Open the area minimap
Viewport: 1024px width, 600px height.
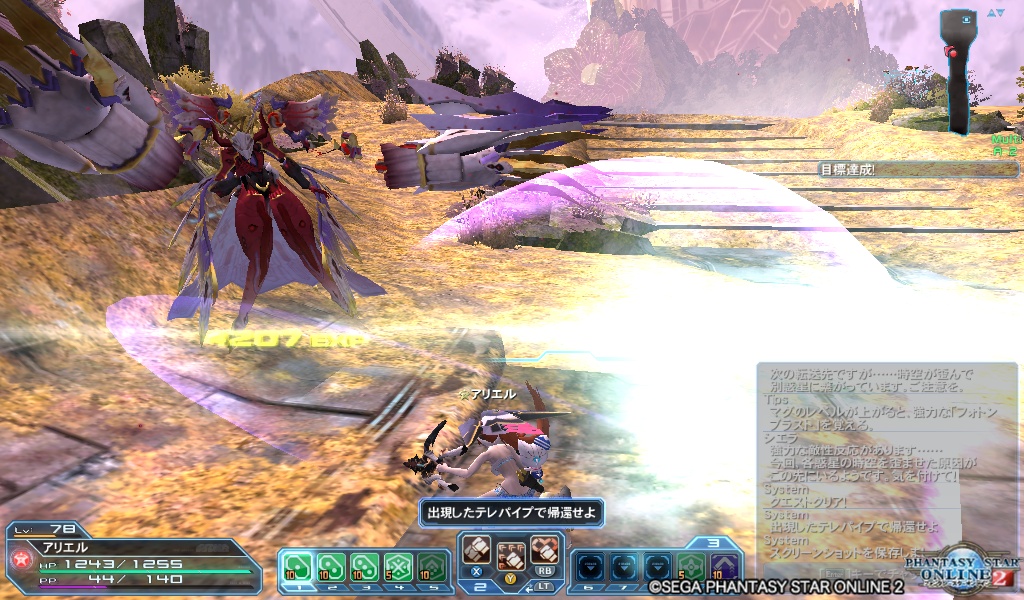[x=960, y=72]
